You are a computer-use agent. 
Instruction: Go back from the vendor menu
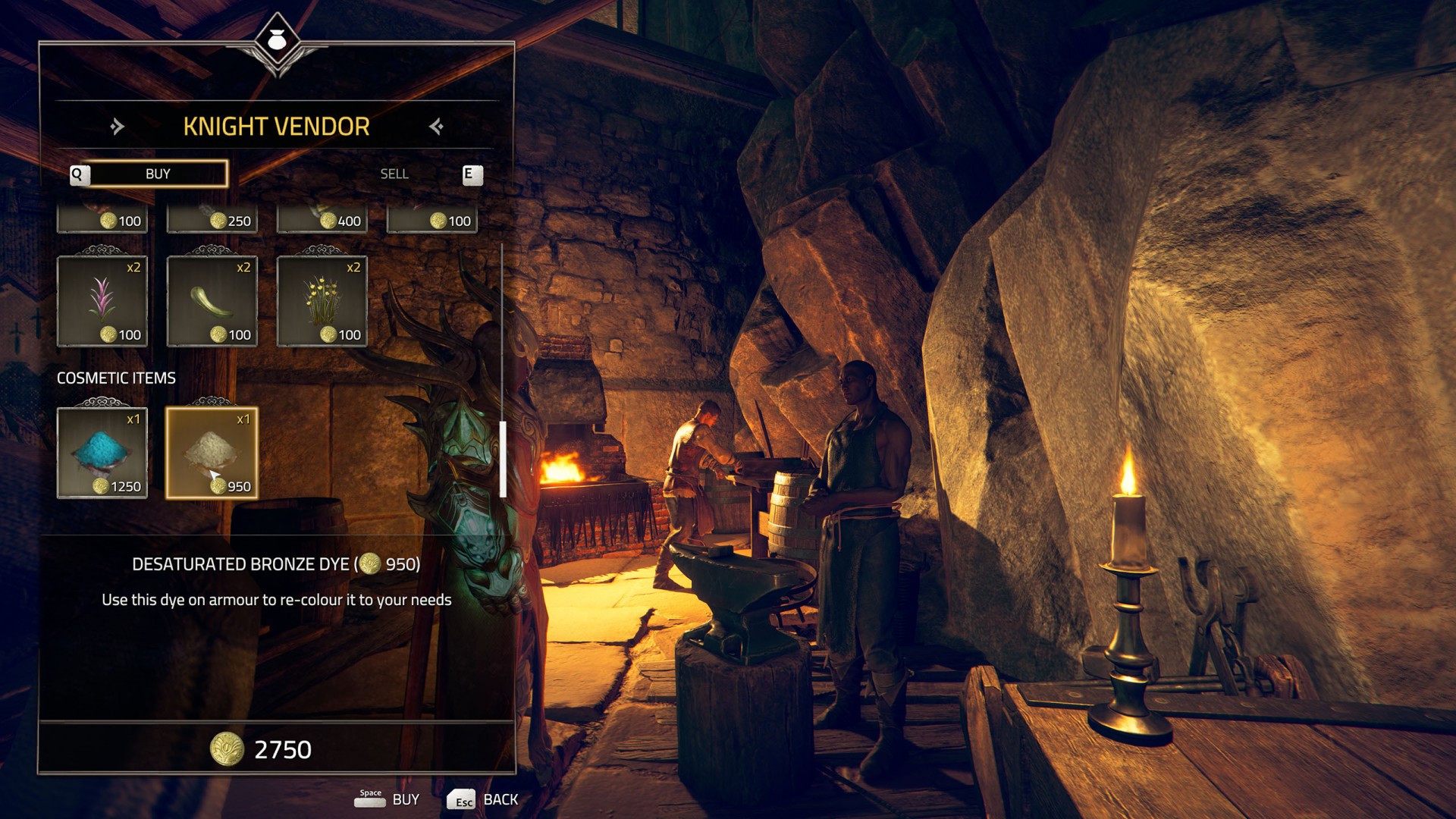pos(482,799)
